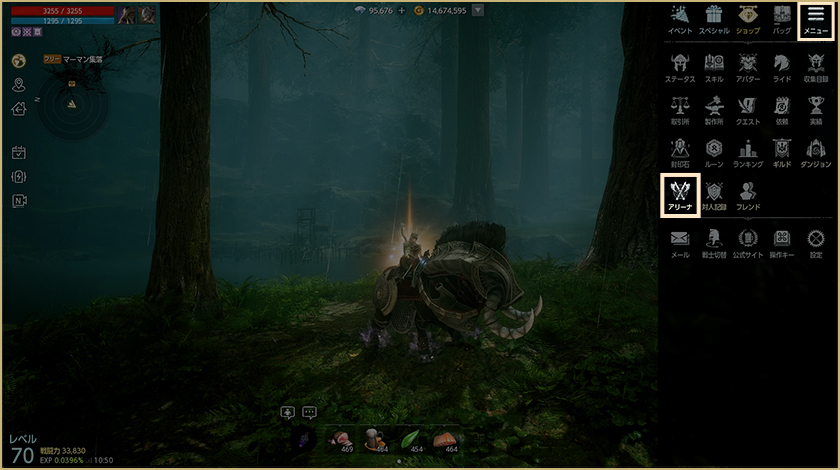Enter the ダンジョン (Dungeon) menu
The width and height of the screenshot is (840, 470).
pos(816,151)
